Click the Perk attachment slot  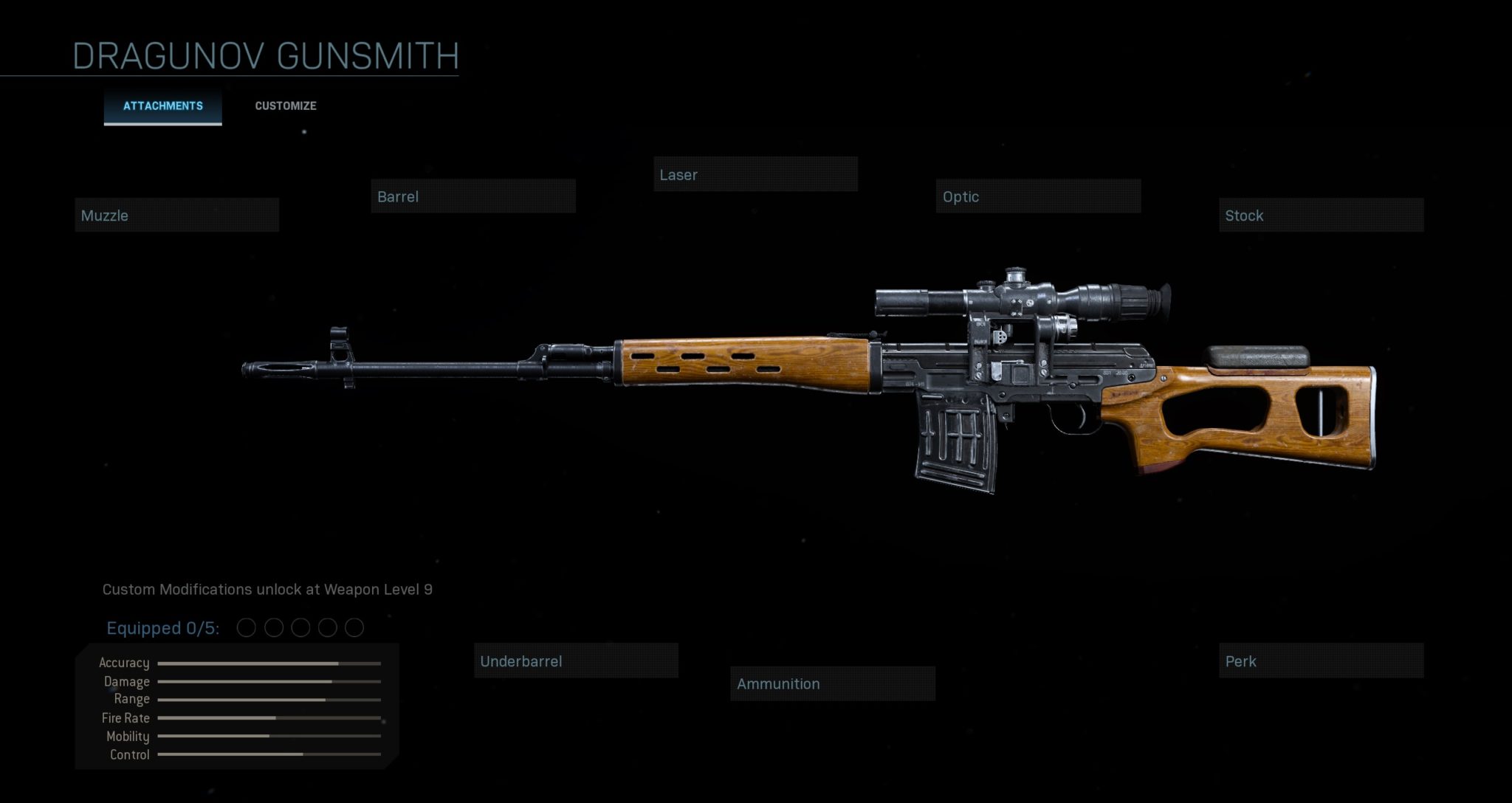(1321, 661)
